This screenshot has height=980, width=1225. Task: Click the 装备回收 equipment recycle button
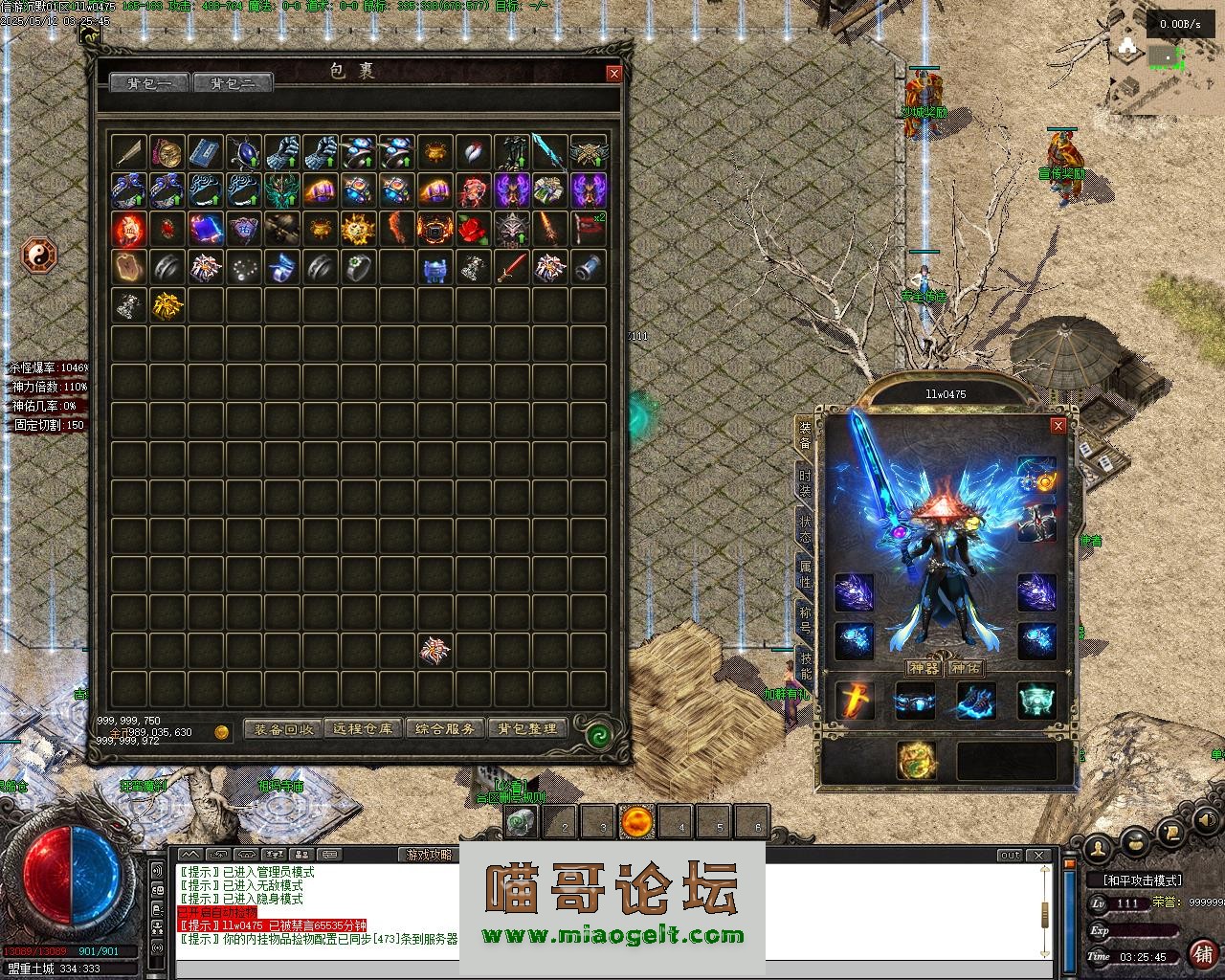tap(282, 729)
